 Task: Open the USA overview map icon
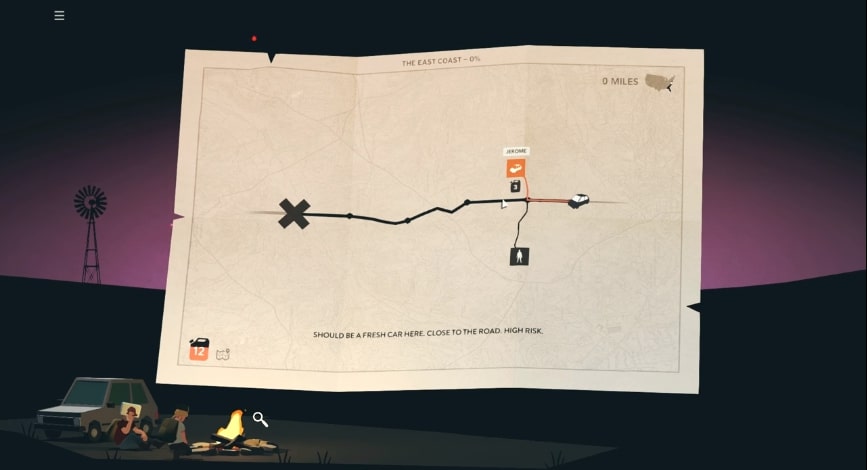(659, 82)
